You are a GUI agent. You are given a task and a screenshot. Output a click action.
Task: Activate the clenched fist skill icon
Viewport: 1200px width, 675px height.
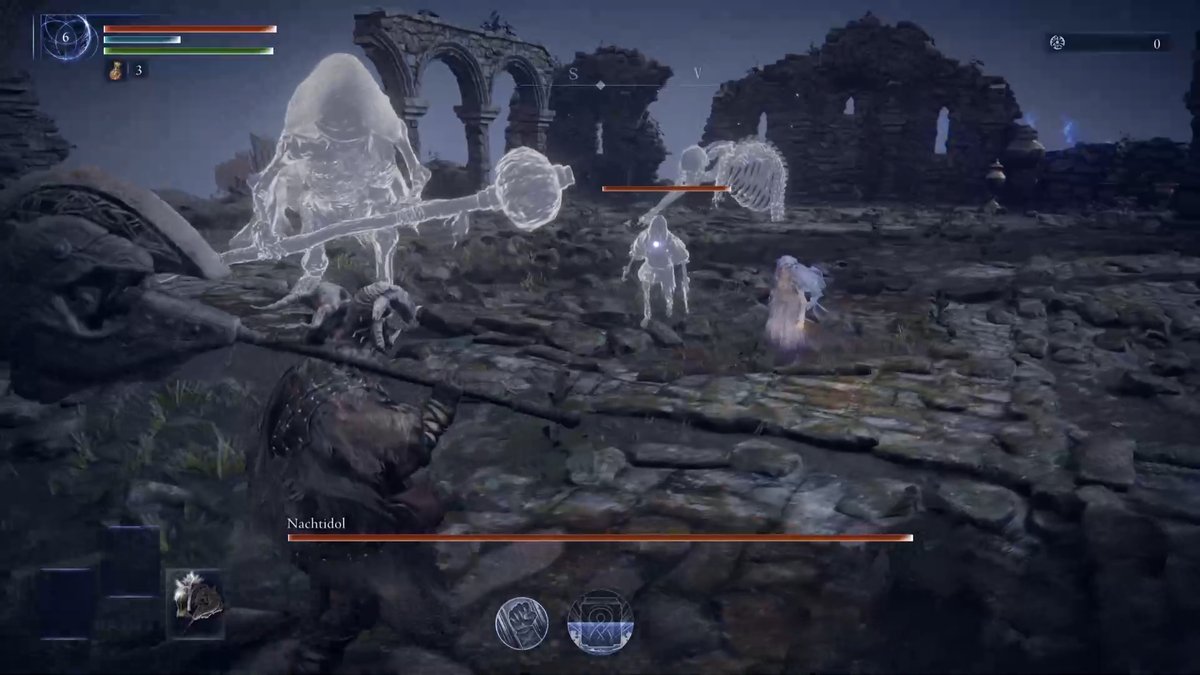point(522,622)
